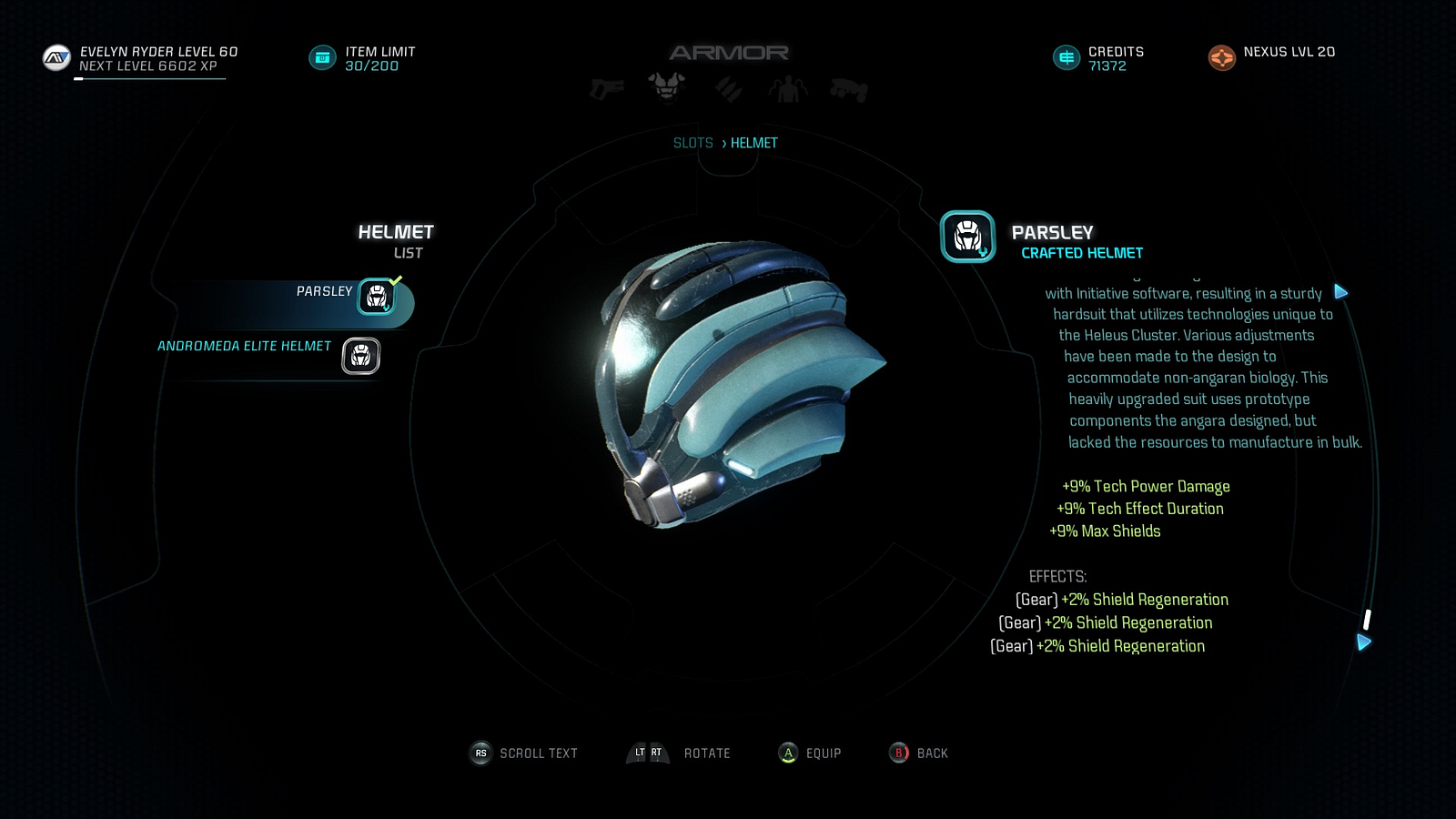
Task: Switch to the Nomad vehicle tab
Action: (848, 89)
